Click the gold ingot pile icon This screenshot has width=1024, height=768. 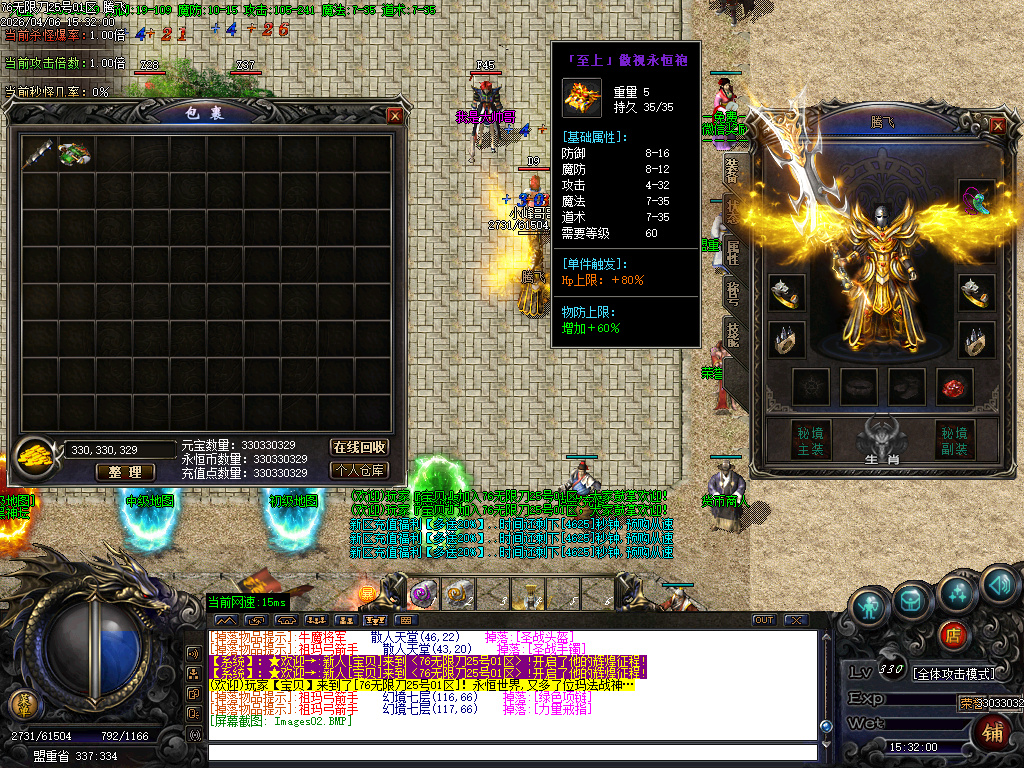37,455
